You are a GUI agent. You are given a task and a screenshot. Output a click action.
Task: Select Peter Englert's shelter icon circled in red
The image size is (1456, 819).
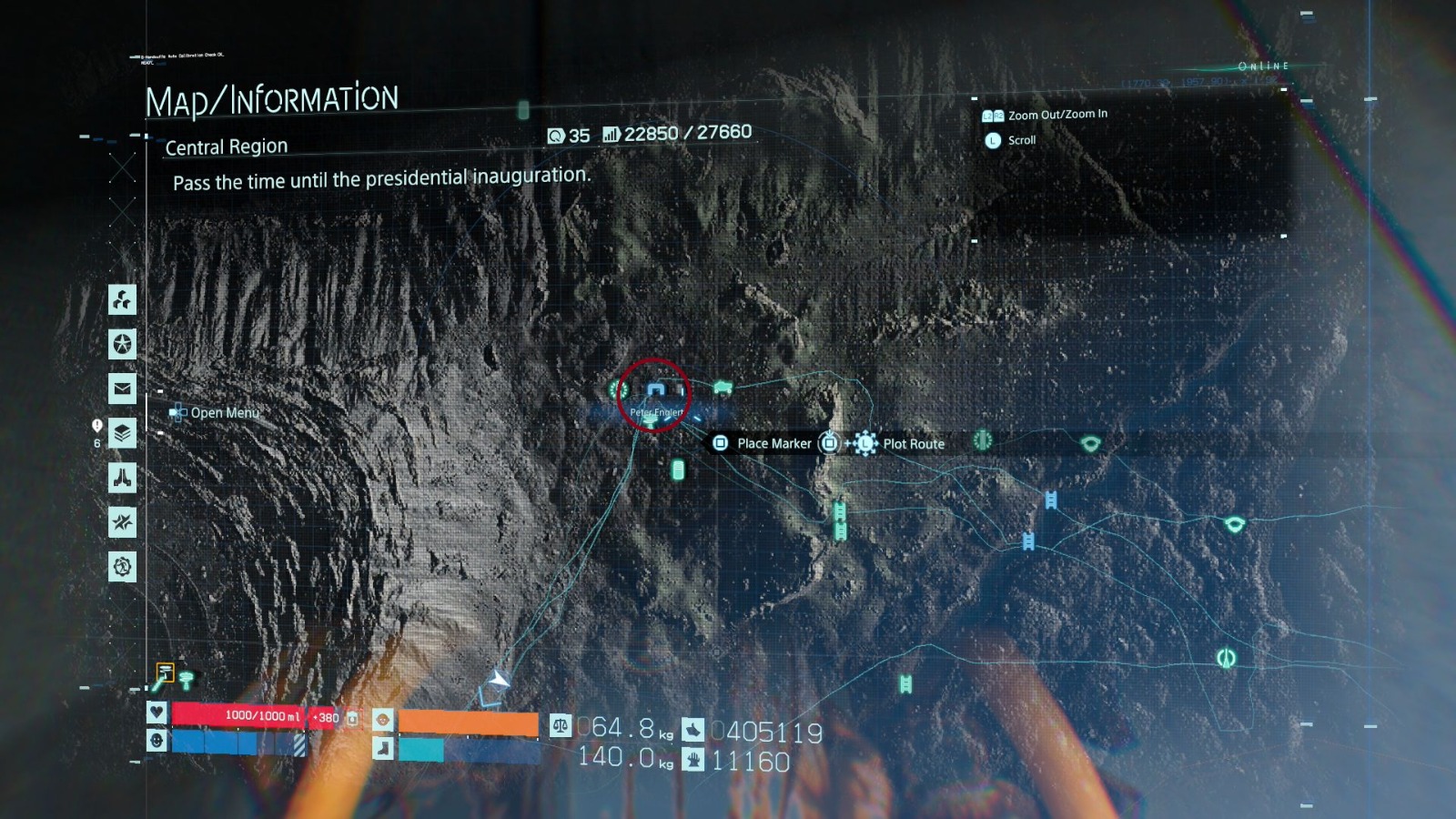click(656, 389)
